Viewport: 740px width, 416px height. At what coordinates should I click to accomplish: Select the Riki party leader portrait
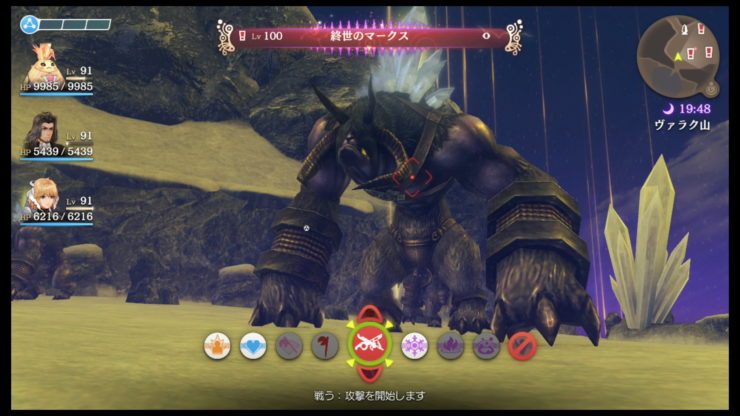[41, 64]
